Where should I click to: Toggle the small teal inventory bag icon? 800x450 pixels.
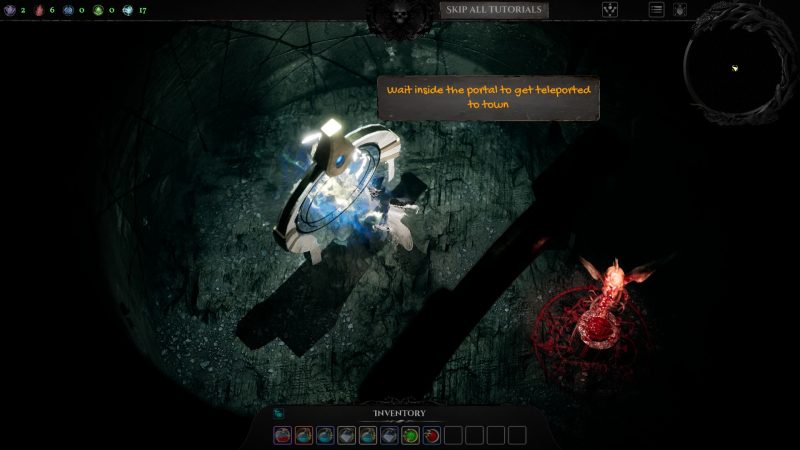tap(279, 413)
